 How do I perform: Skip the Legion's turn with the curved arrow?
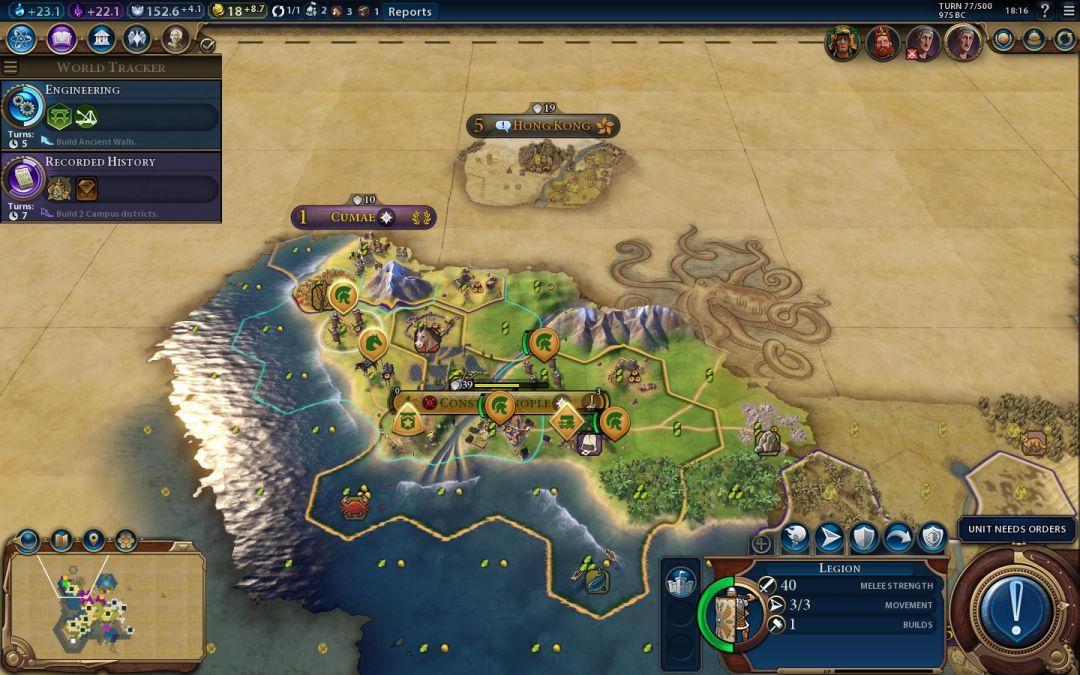[898, 538]
